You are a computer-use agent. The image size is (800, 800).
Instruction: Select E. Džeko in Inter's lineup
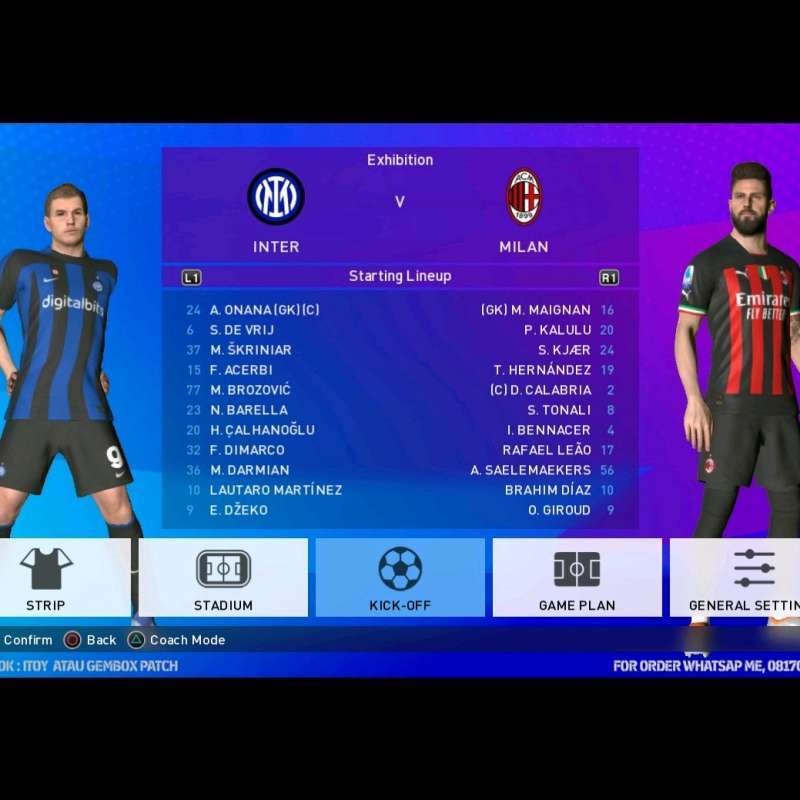238,510
